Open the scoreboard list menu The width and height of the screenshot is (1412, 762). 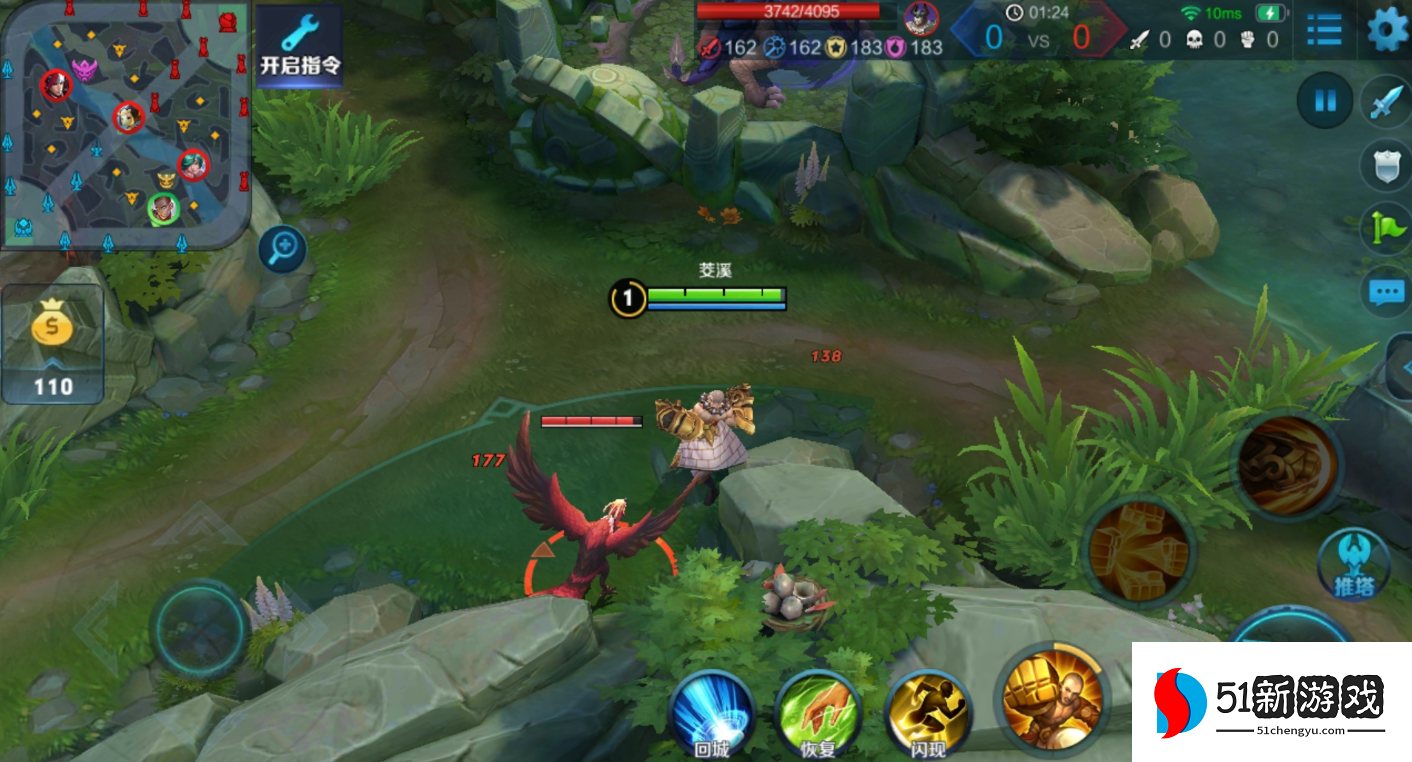coord(1324,30)
